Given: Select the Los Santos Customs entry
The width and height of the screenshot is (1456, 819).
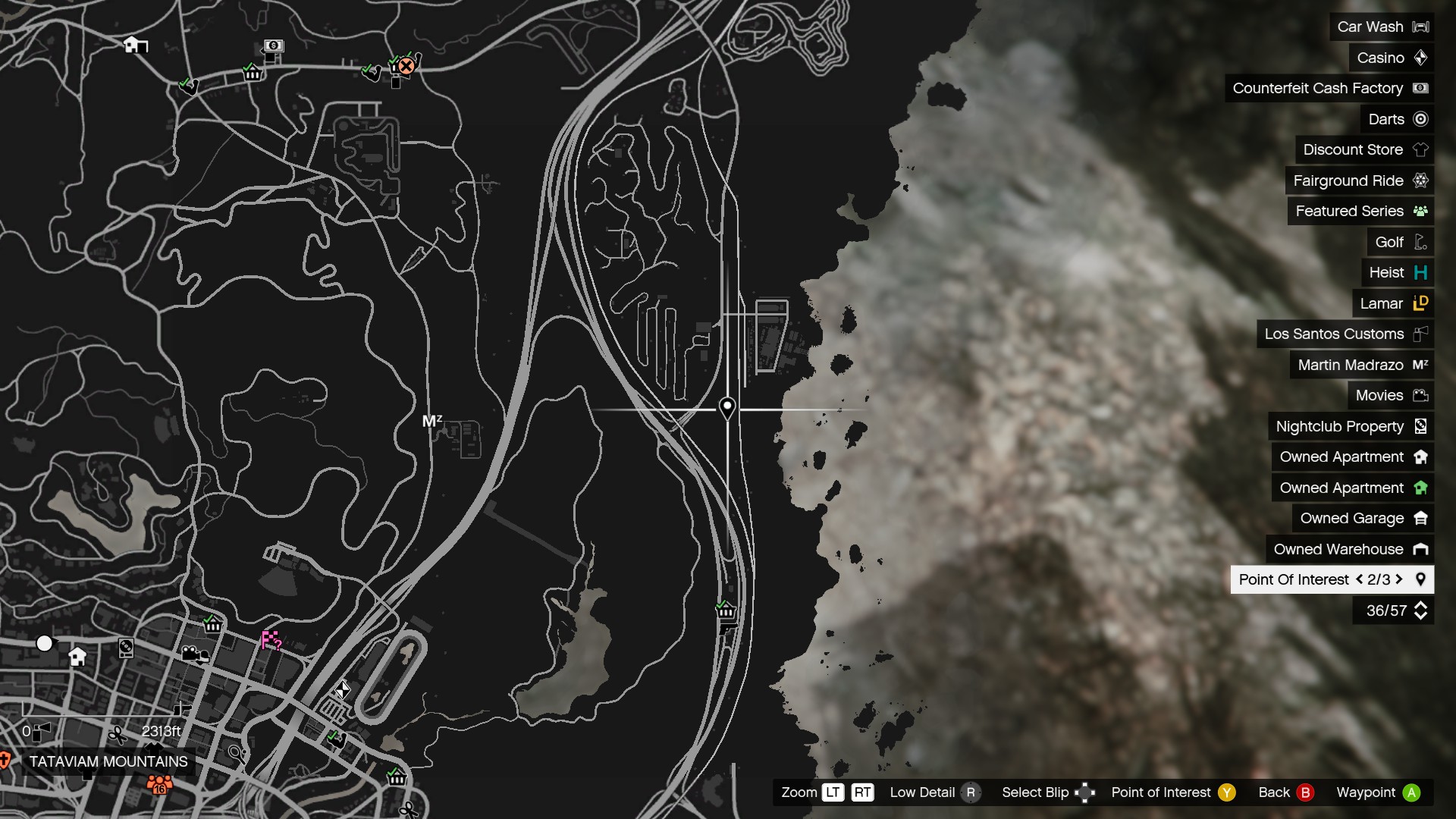Looking at the screenshot, I should tap(1345, 334).
